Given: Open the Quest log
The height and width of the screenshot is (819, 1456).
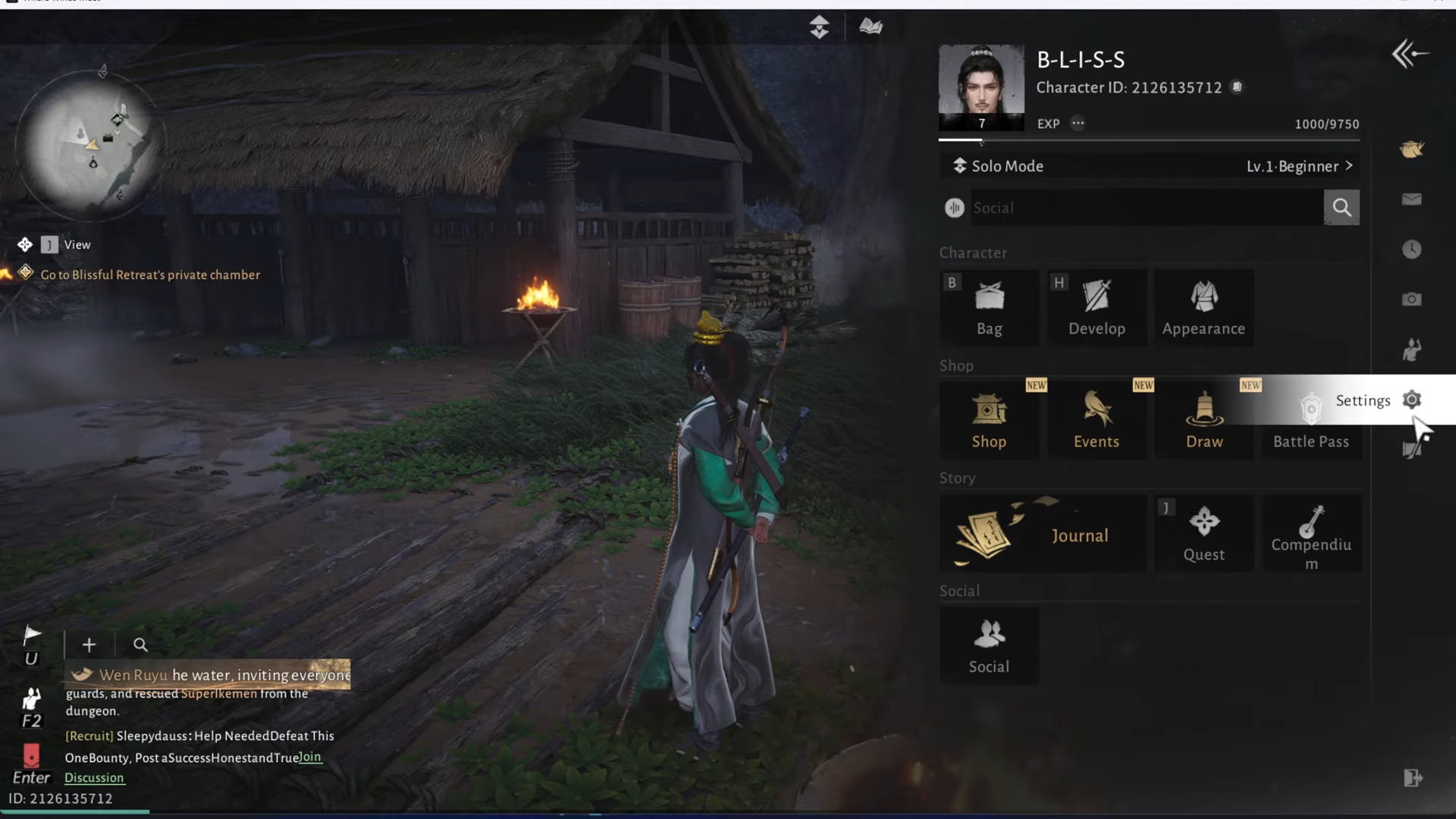Looking at the screenshot, I should coord(1203,534).
